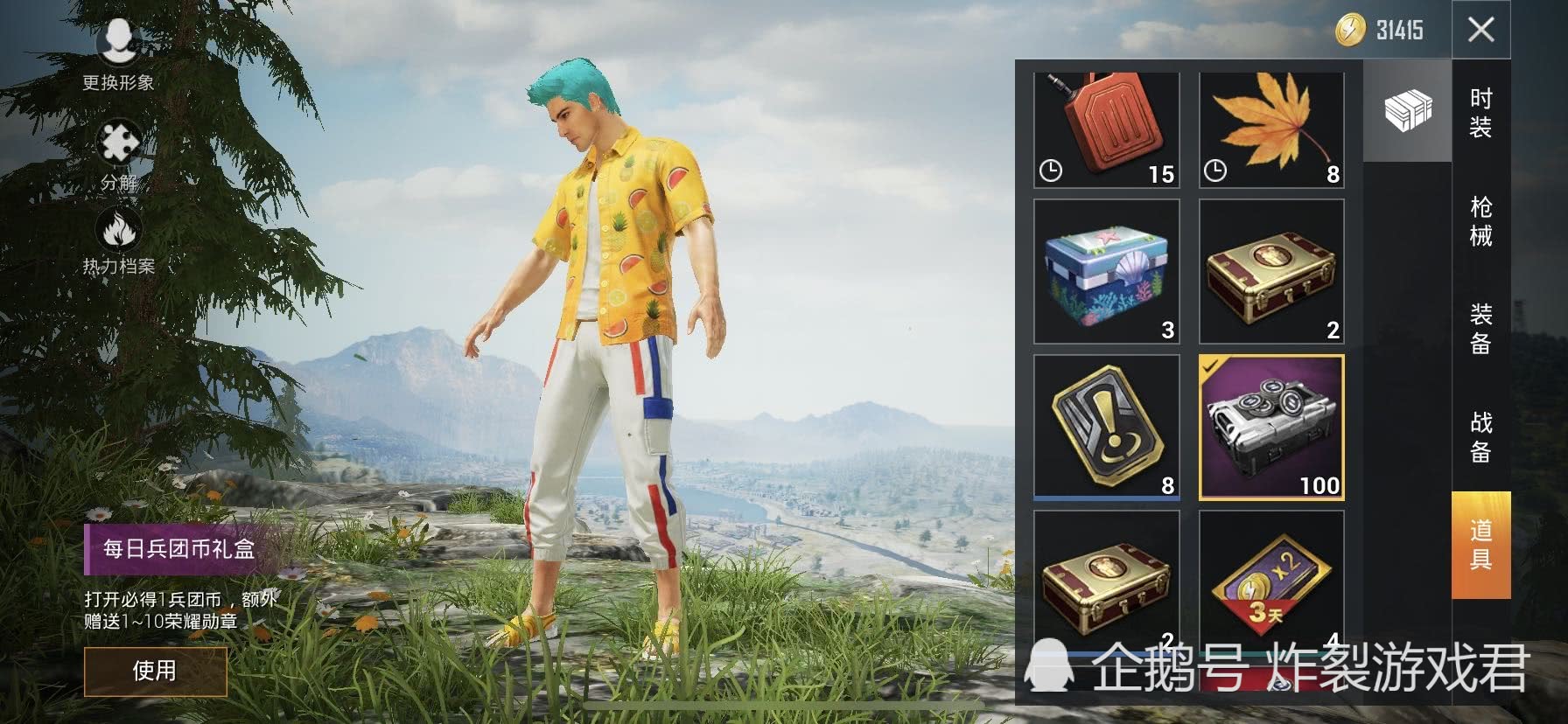Select the blue seashell ocean crate
This screenshot has height=724, width=1568.
[x=1107, y=271]
